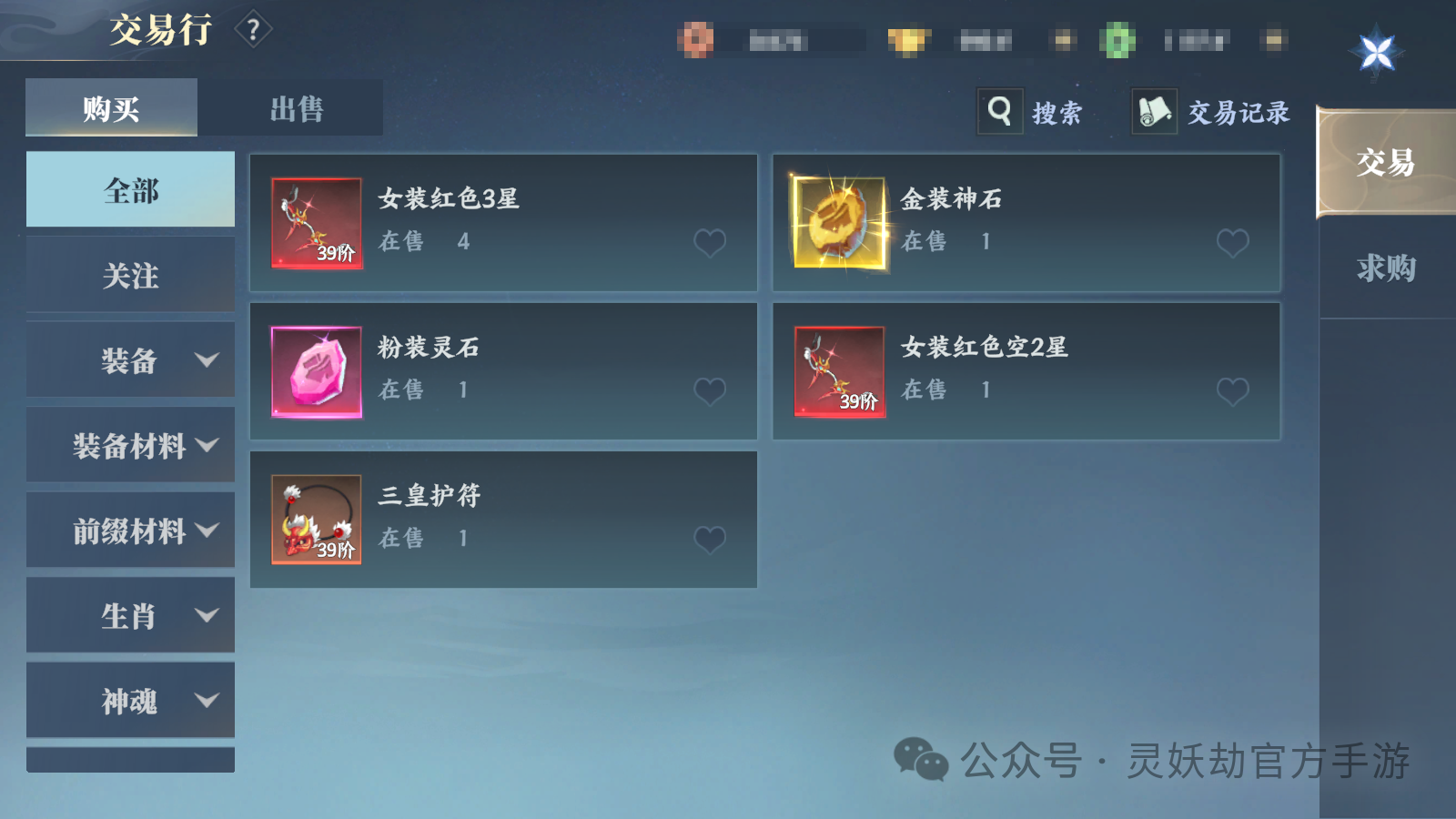This screenshot has width=1456, height=819.
Task: Click the 交易记录 scroll icon
Action: [x=1153, y=110]
